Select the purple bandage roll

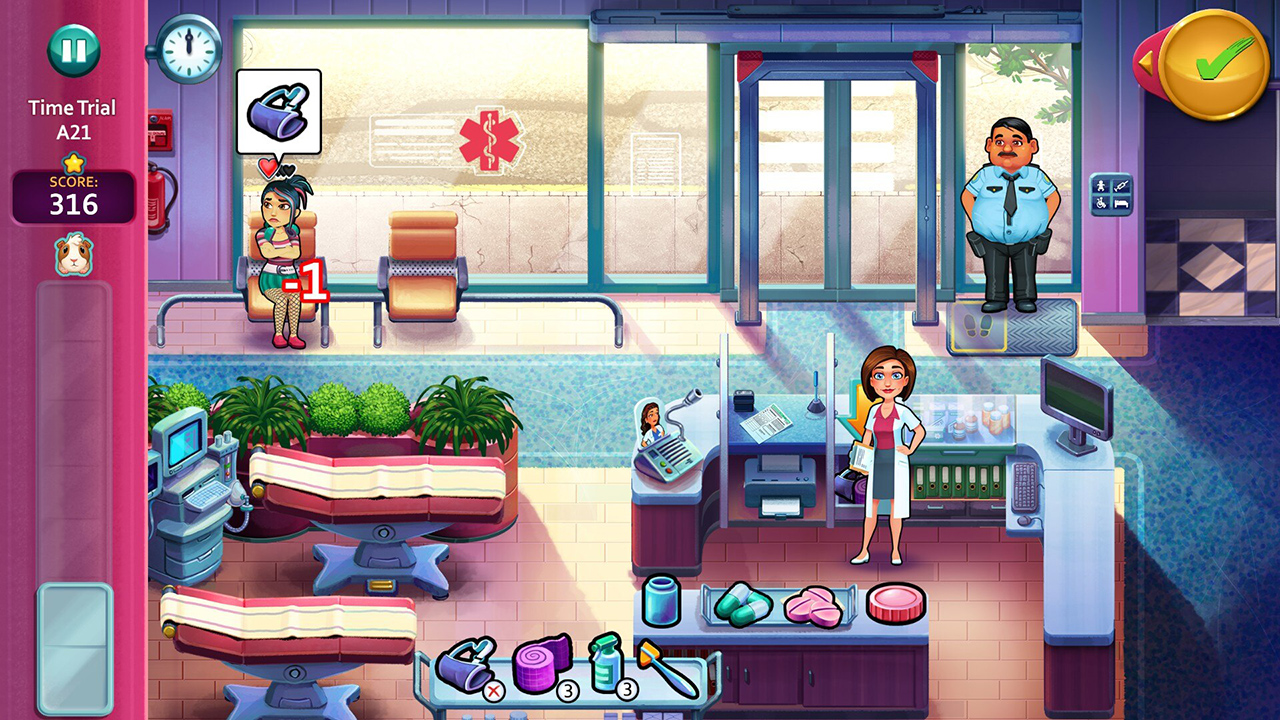541,663
